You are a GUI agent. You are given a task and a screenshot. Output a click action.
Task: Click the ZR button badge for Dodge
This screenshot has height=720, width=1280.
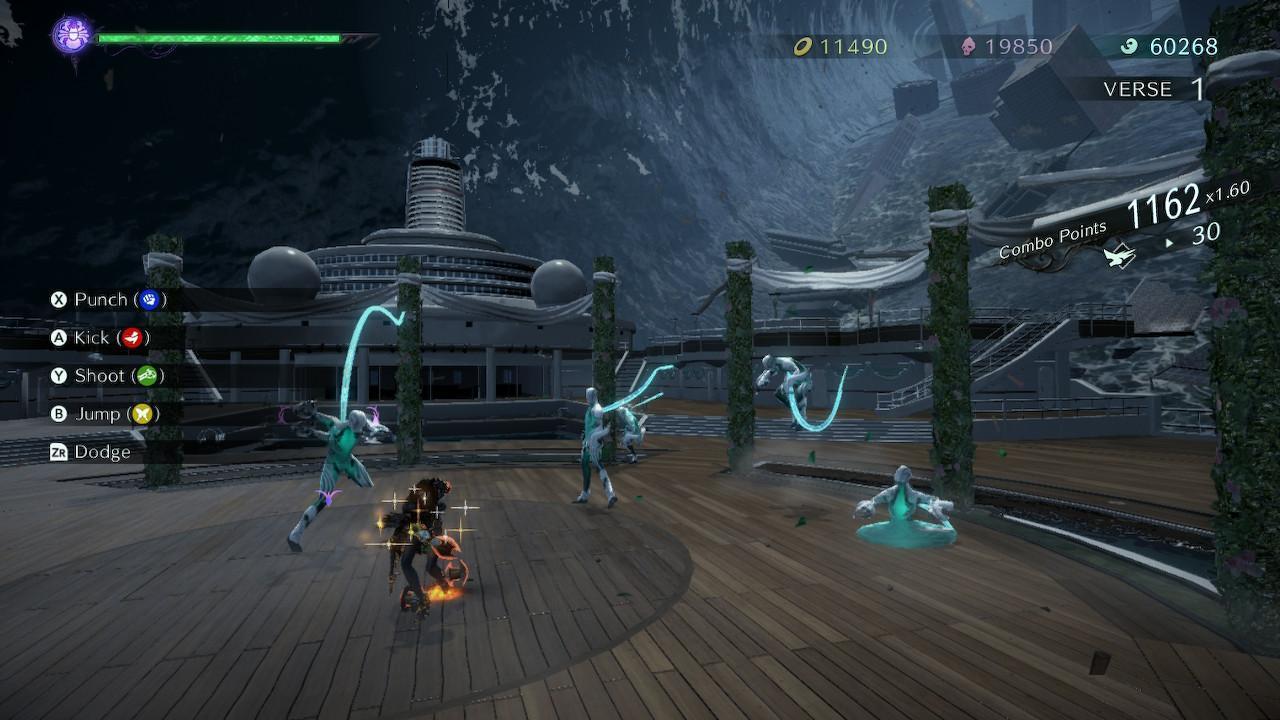[x=58, y=452]
